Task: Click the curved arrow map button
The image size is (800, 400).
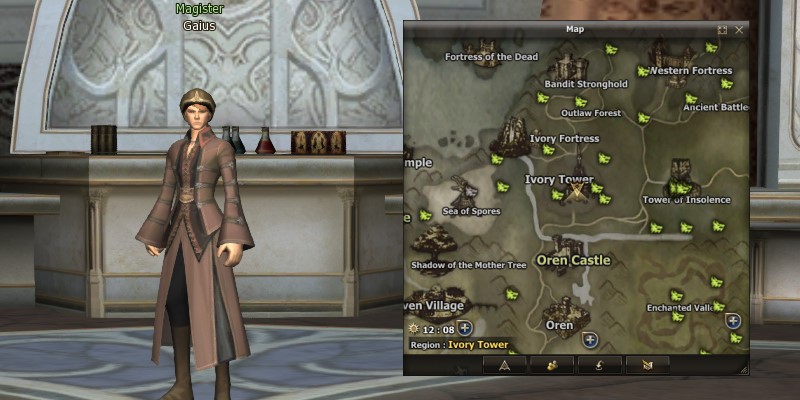Action: 600,365
